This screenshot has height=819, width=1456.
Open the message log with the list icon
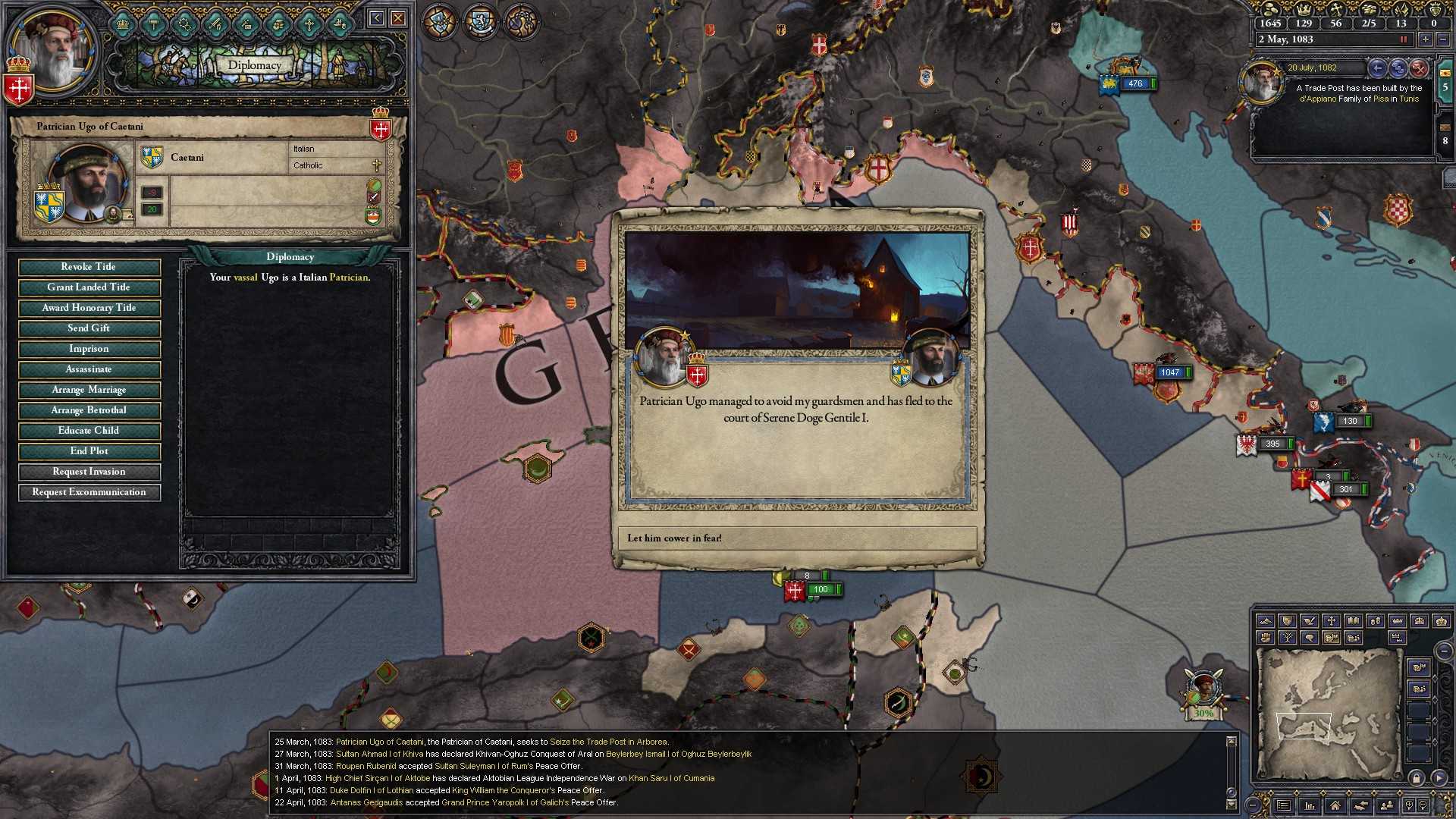pyautogui.click(x=1284, y=806)
